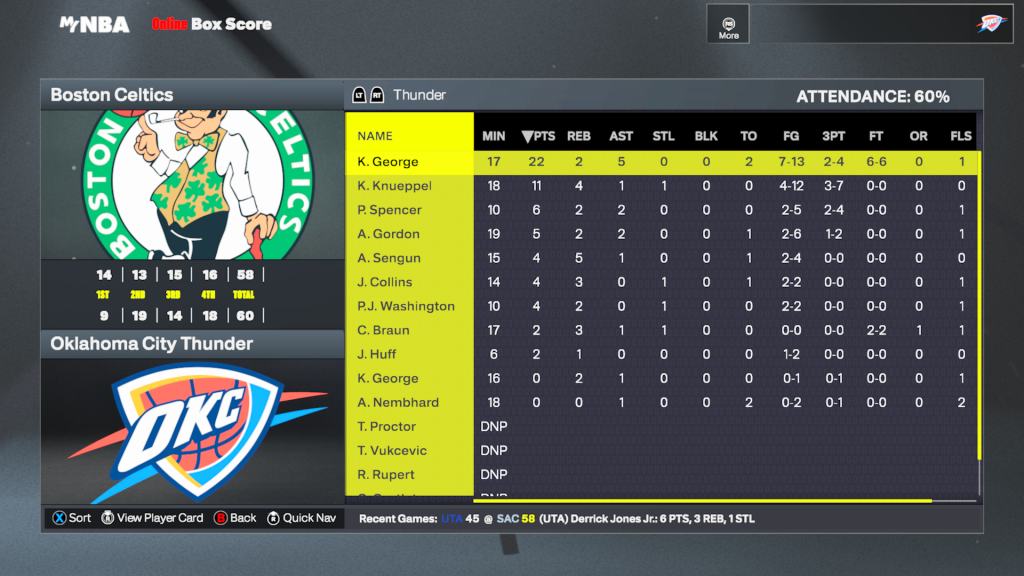Select the J. Collins player row
The image size is (1024, 576).
(x=385, y=282)
